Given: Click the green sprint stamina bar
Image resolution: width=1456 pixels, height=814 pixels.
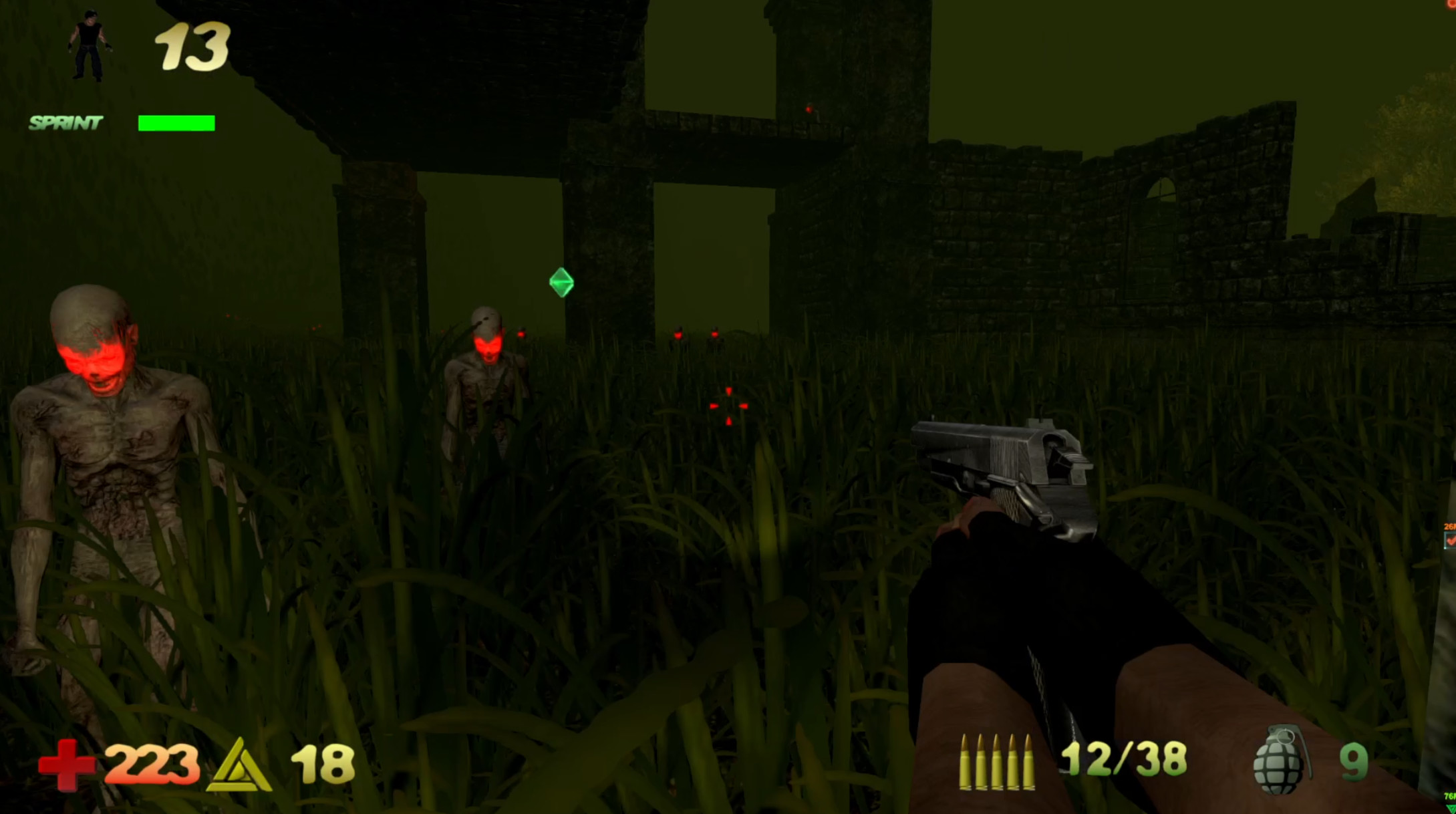Looking at the screenshot, I should coord(176,122).
